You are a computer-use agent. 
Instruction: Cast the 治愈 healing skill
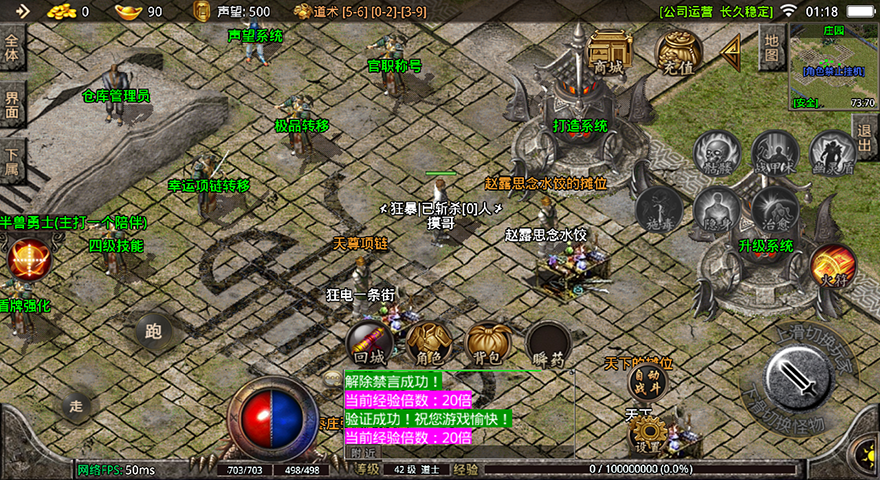pyautogui.click(x=775, y=209)
